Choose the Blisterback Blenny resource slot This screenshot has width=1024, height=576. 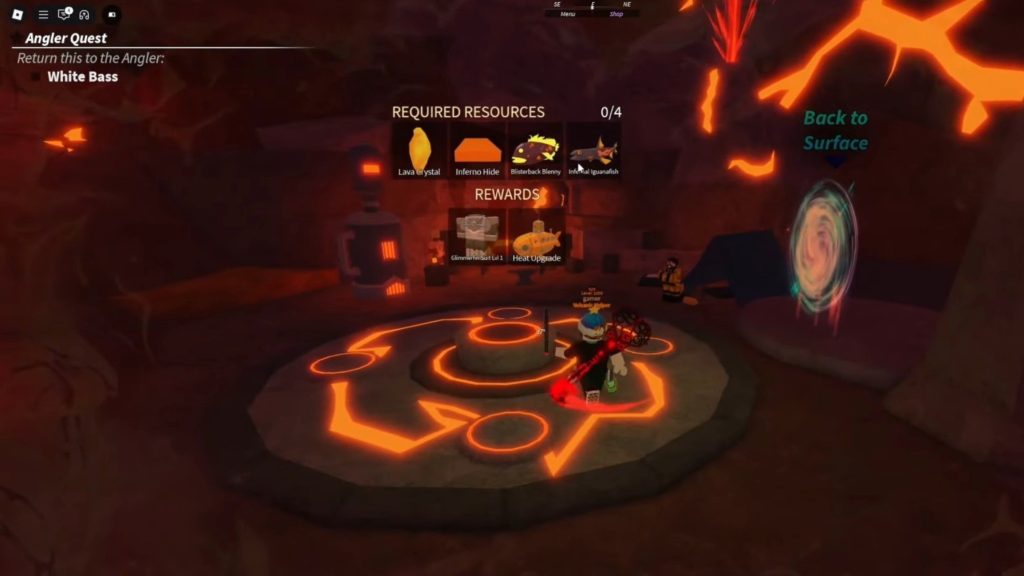[536, 151]
